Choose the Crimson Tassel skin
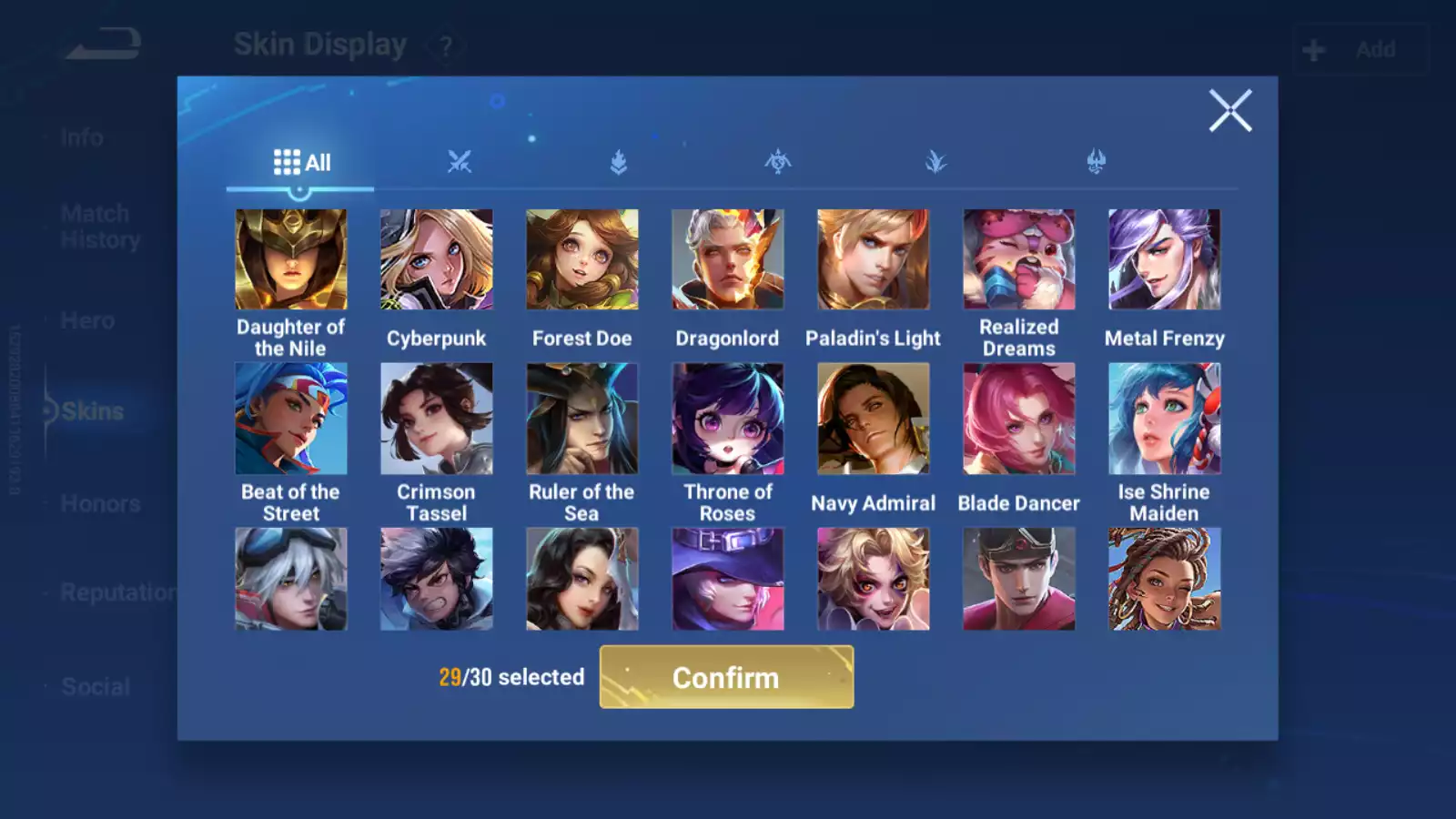 point(437,419)
